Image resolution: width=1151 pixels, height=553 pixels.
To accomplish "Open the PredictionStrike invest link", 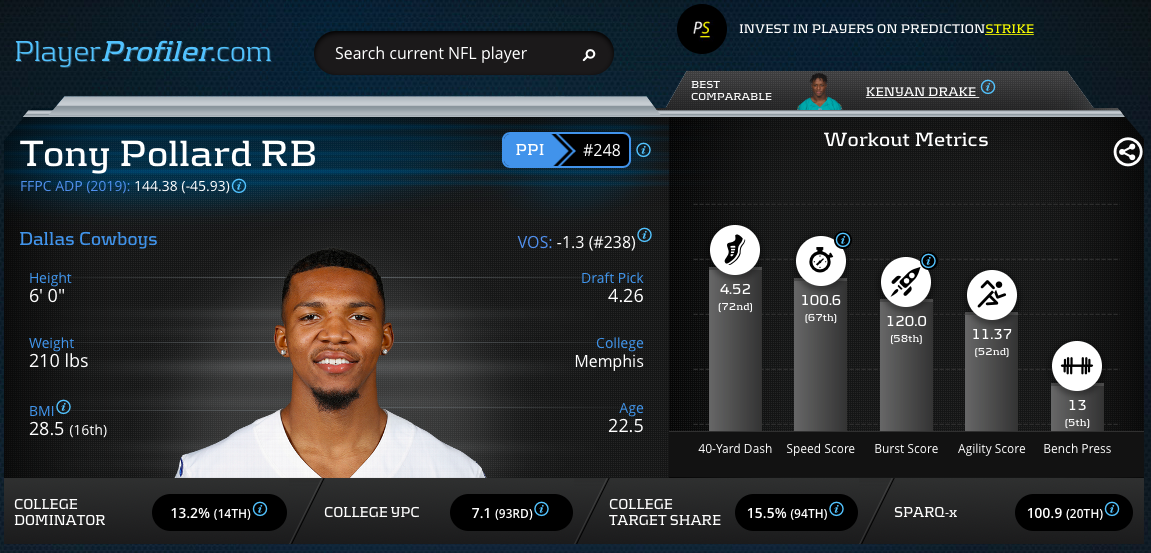I will click(x=885, y=29).
